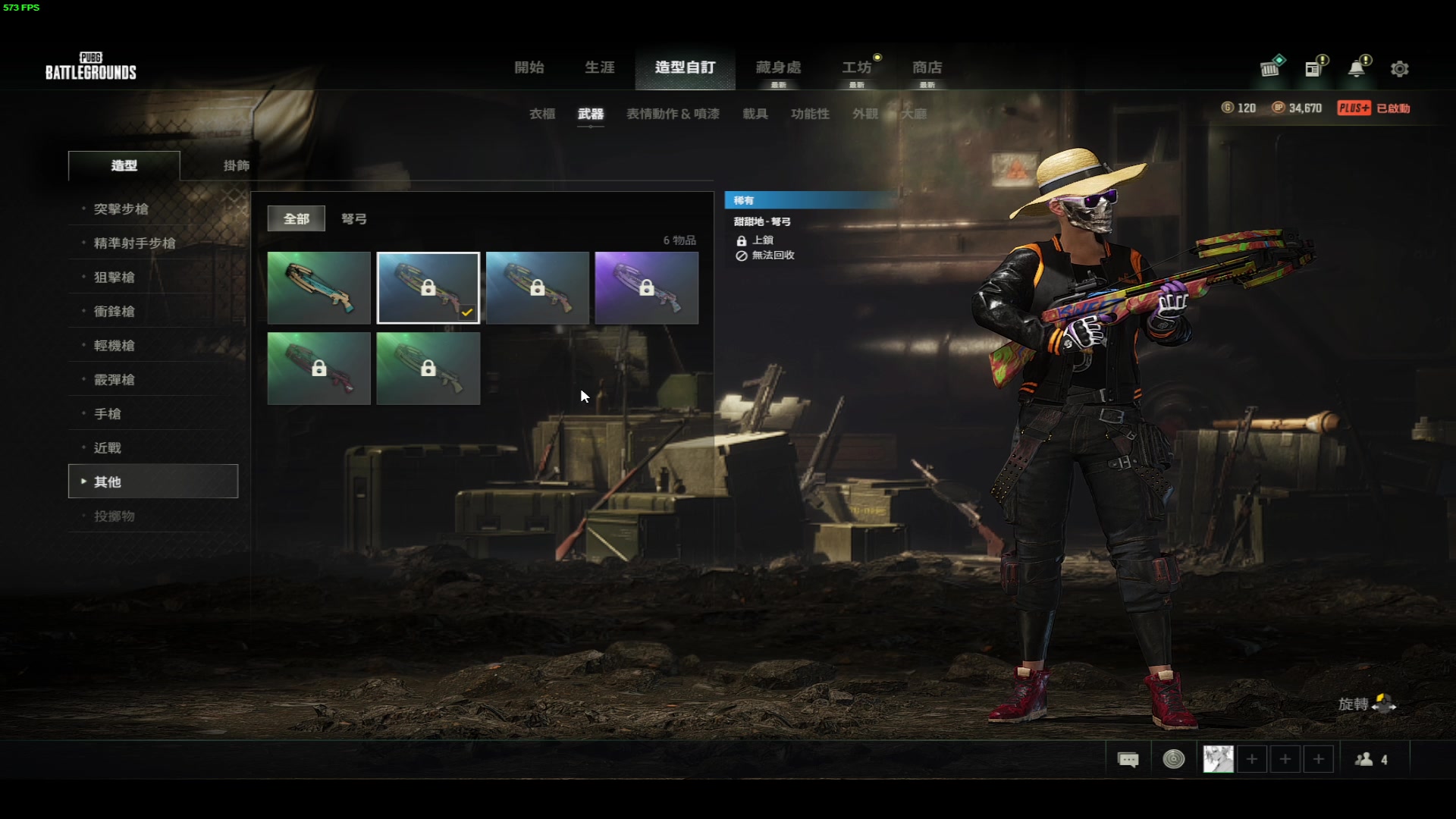Open the 商店 (Store) menu
The image size is (1456, 819).
tap(927, 67)
